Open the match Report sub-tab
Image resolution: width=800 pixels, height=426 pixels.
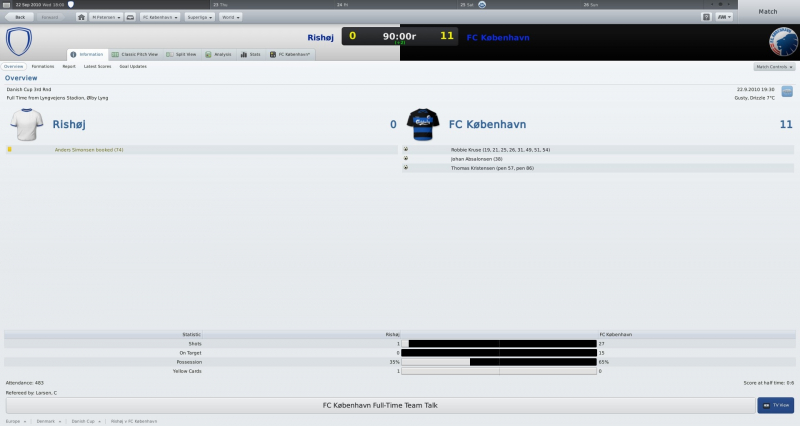click(x=69, y=66)
